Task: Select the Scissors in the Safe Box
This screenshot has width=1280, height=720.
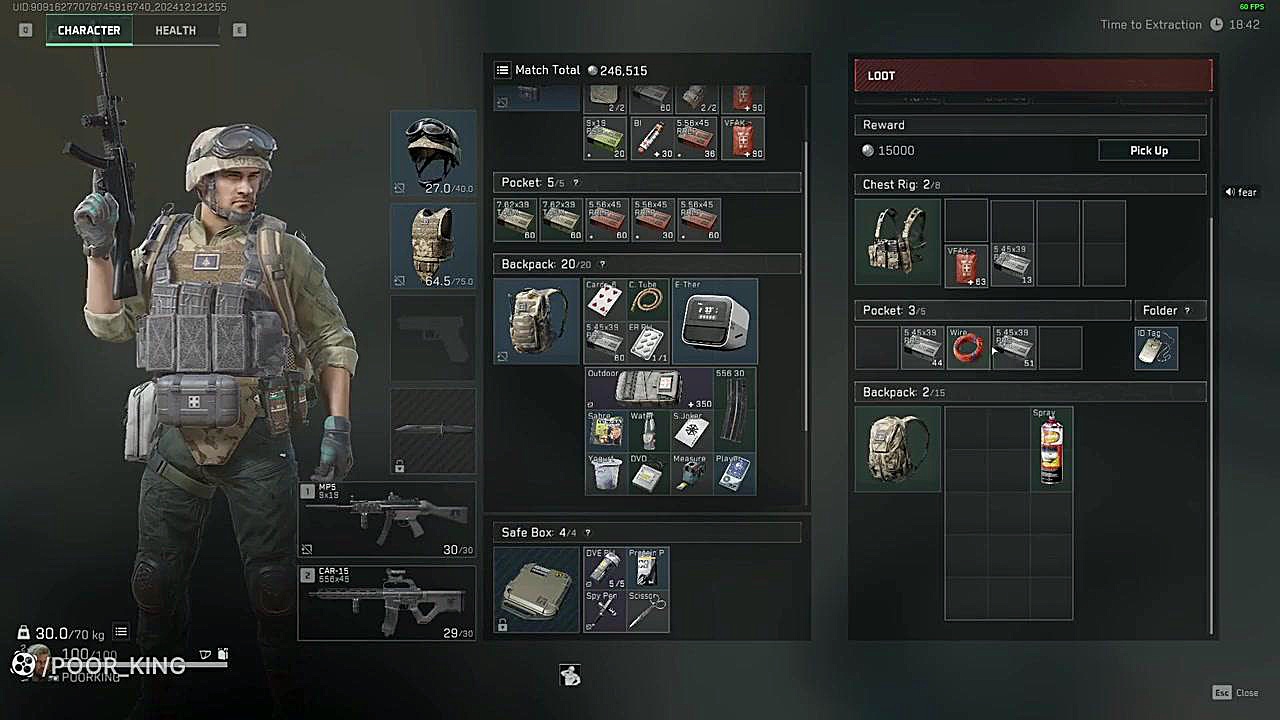Action: (x=649, y=611)
